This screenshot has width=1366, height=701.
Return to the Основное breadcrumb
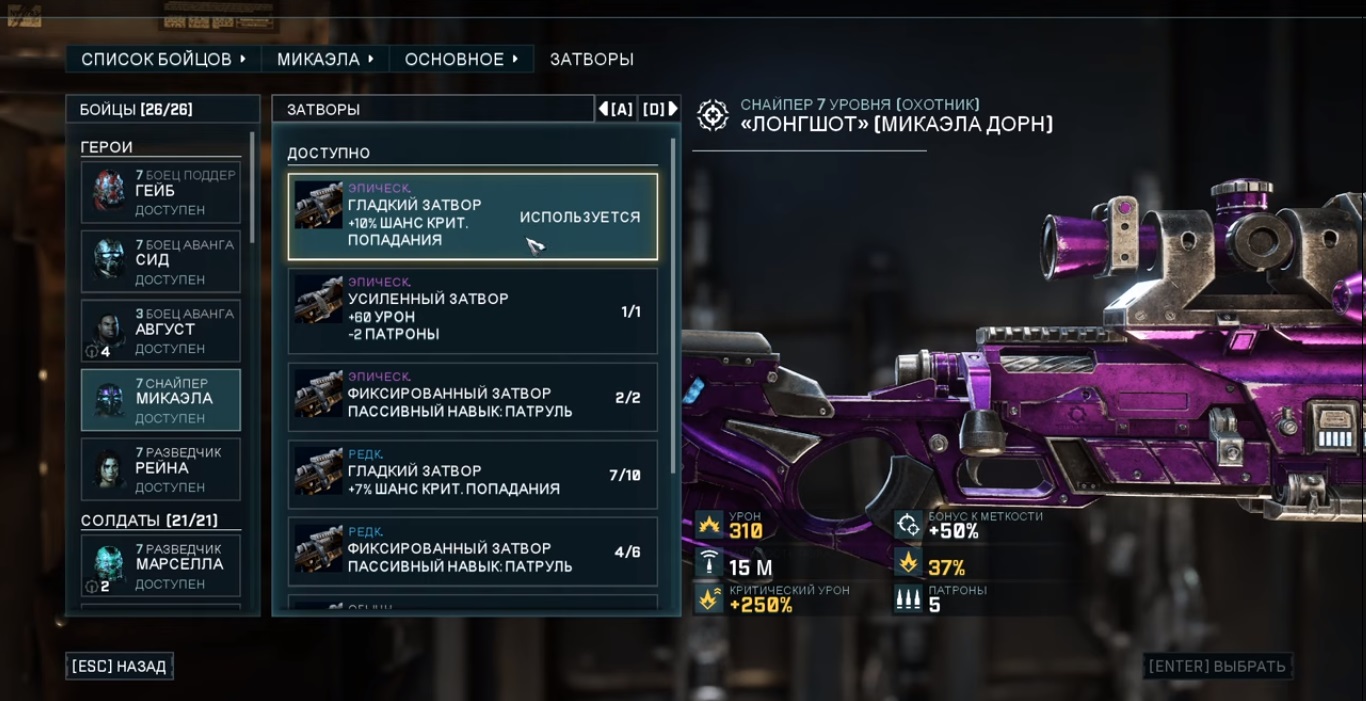click(x=461, y=59)
